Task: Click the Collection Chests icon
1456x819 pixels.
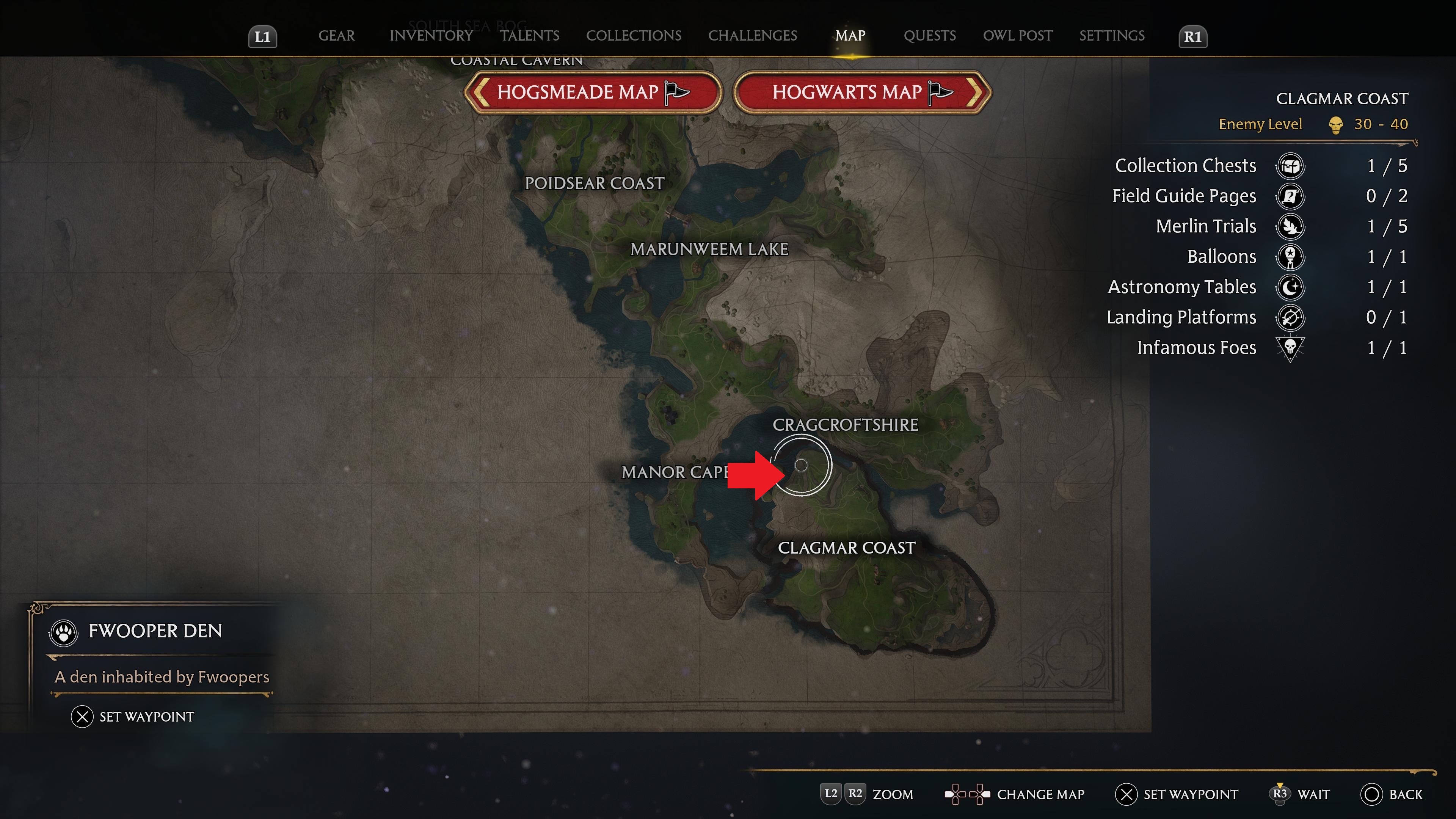Action: pos(1290,166)
